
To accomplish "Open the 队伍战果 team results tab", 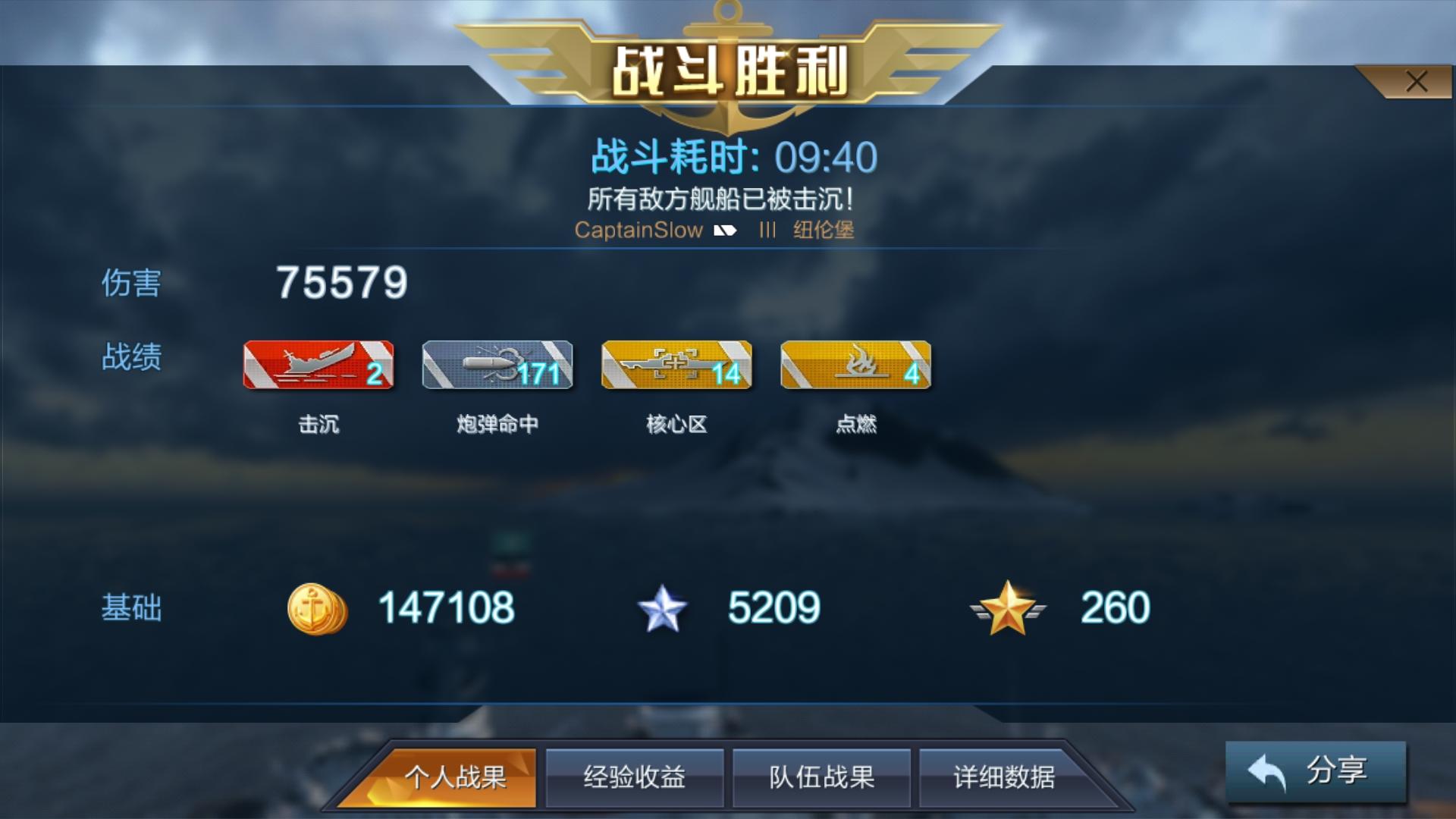I will (821, 777).
